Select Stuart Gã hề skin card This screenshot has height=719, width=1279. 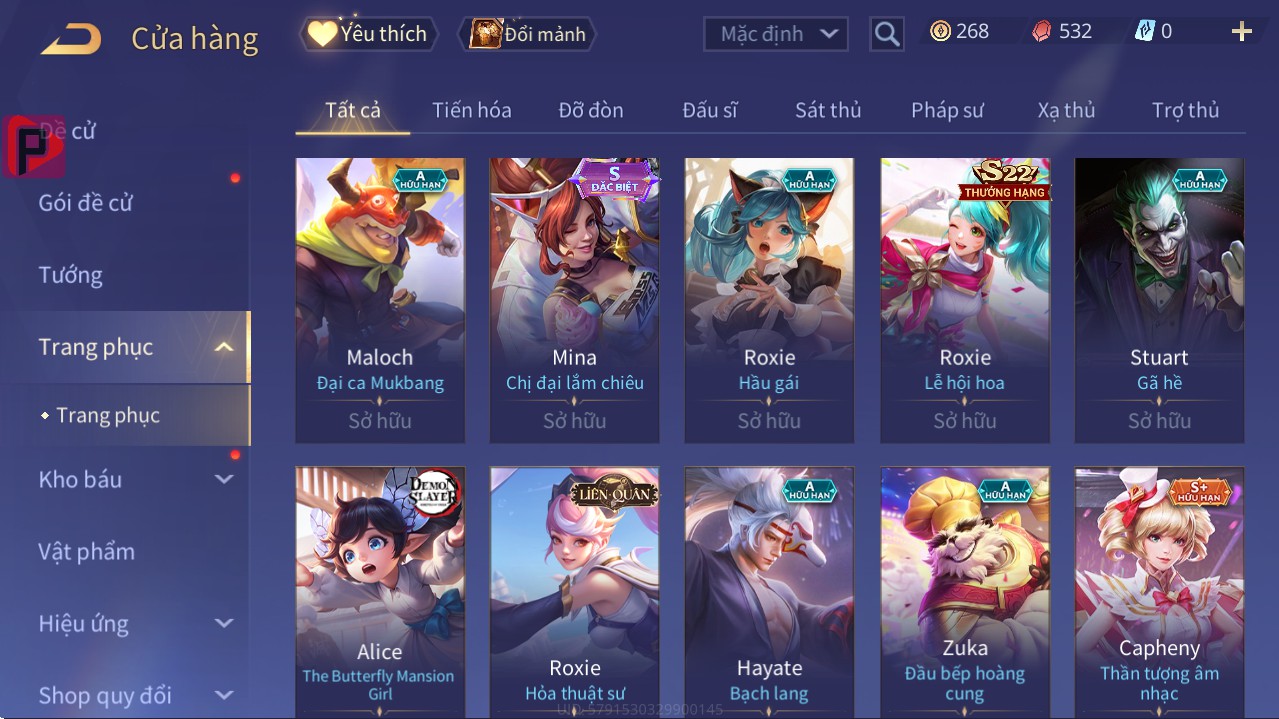tap(1159, 299)
